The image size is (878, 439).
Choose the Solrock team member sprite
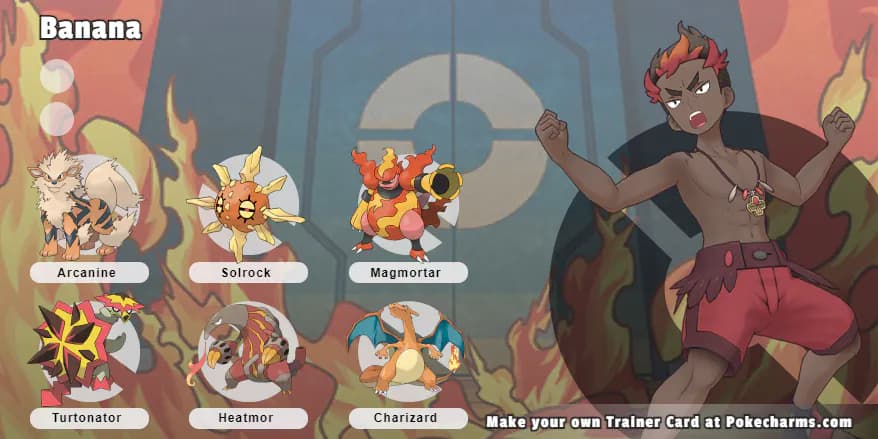point(245,203)
